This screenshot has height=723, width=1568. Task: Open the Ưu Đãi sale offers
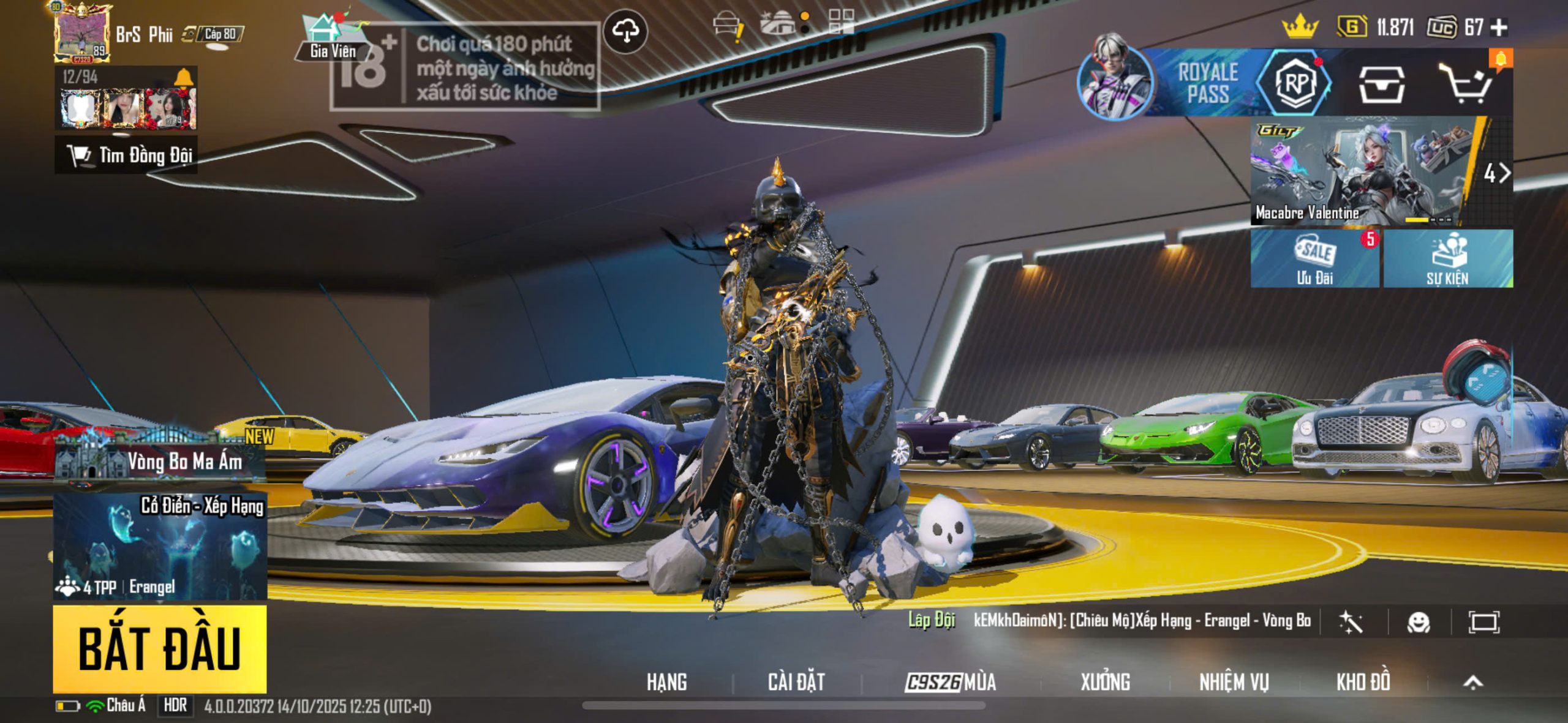(1314, 259)
